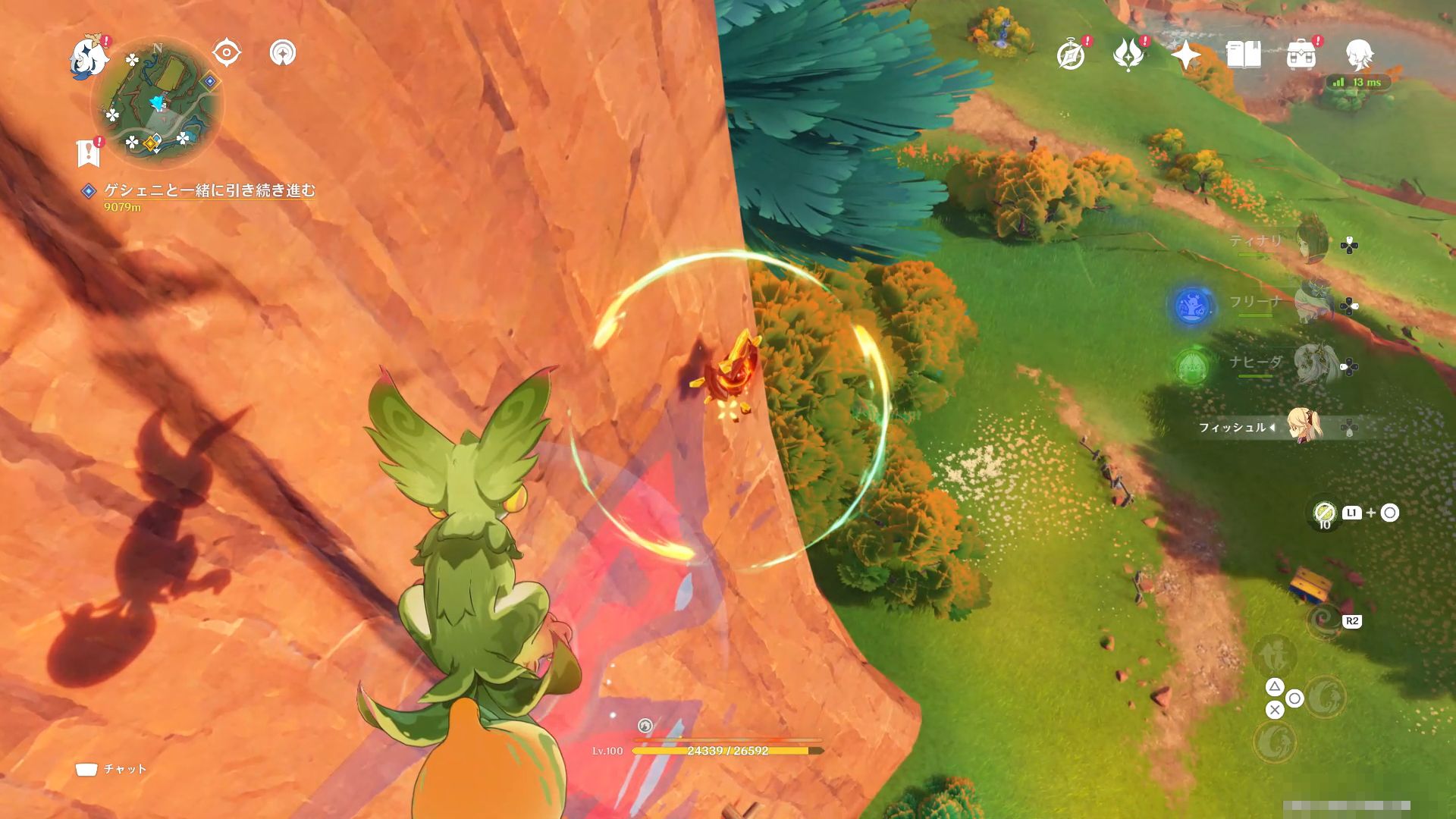This screenshot has height=819, width=1456.
Task: Select the tracked quest ゲシェニと一緒に引き続き進む
Action: [x=209, y=190]
